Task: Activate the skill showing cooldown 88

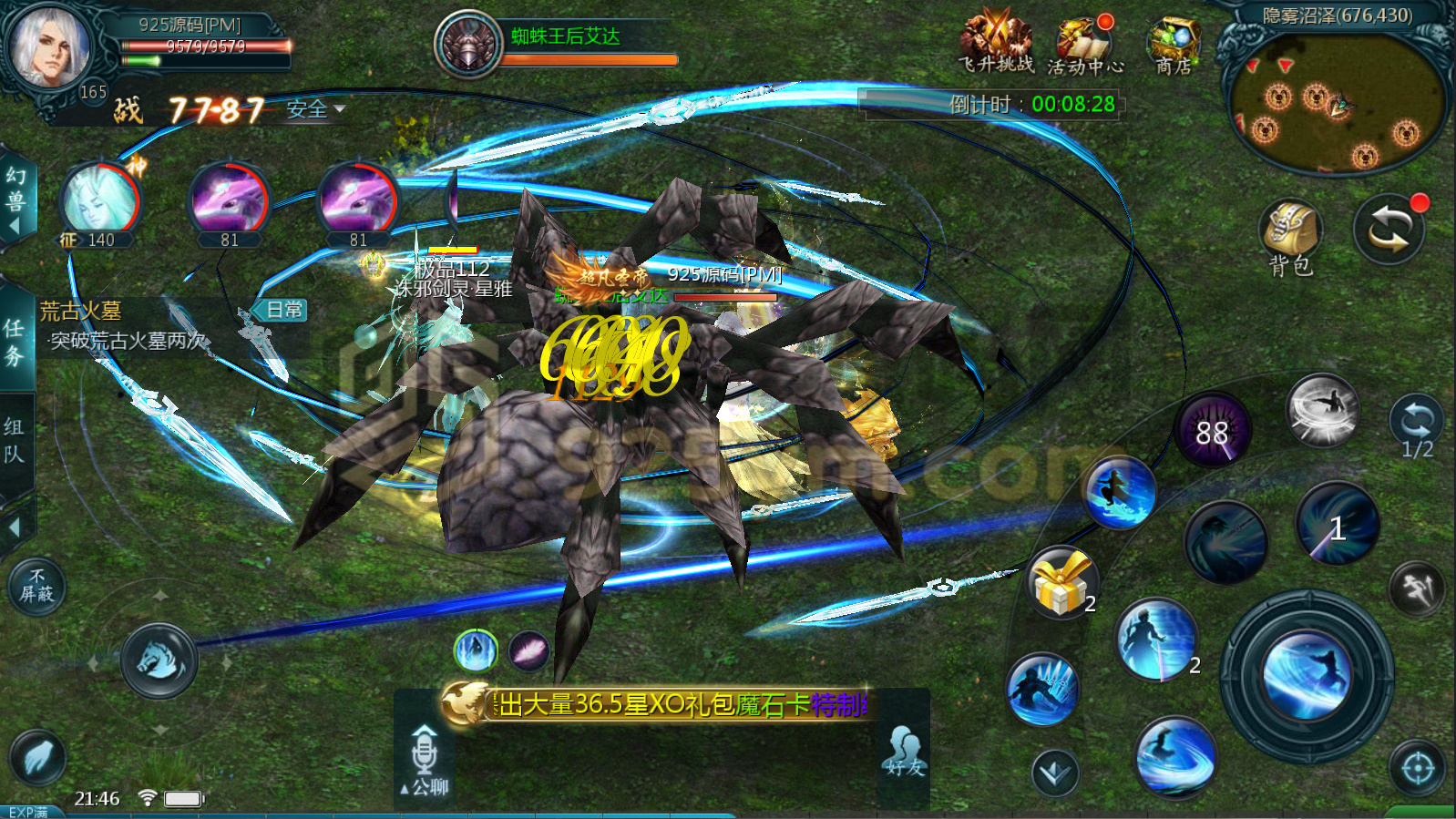Action: (1212, 431)
